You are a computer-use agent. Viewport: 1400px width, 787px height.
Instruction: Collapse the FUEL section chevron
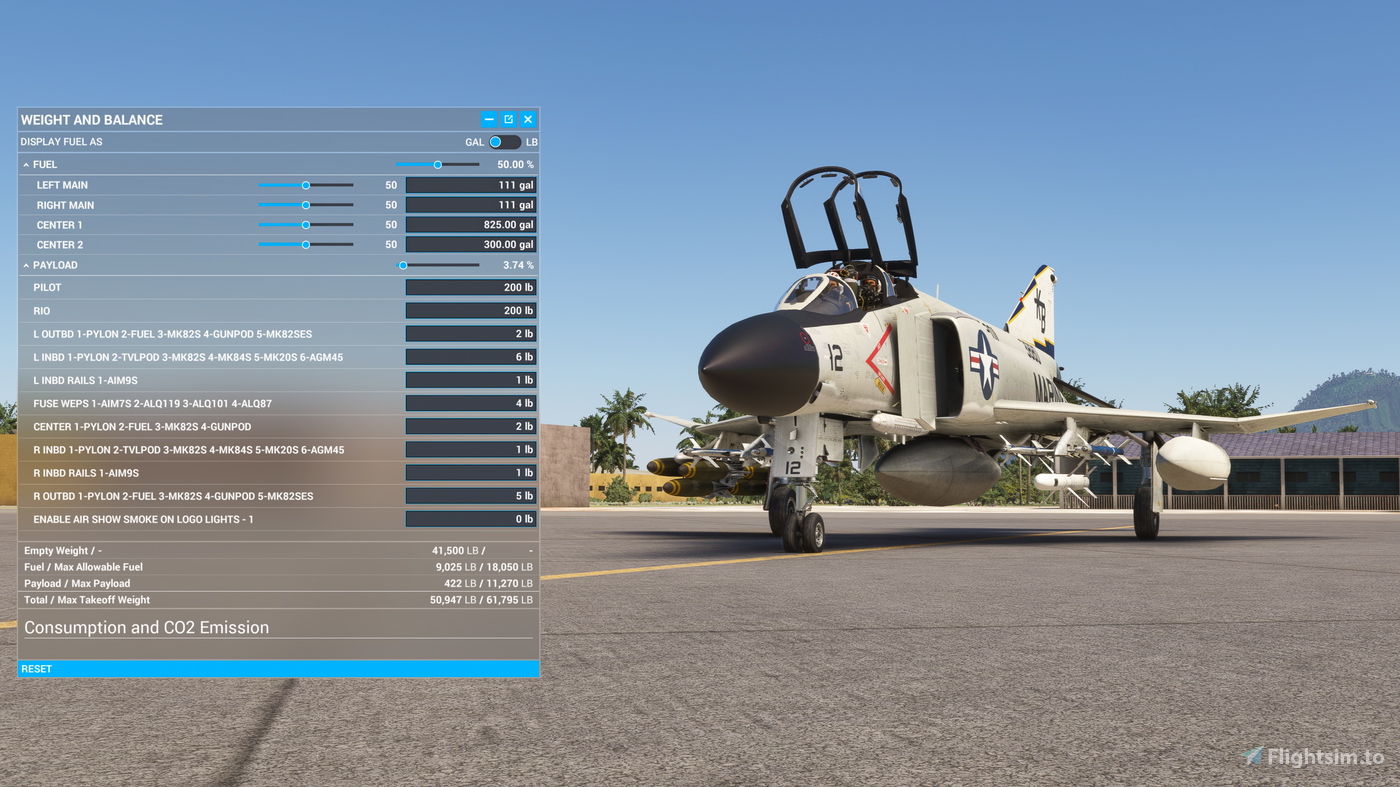pyautogui.click(x=25, y=163)
